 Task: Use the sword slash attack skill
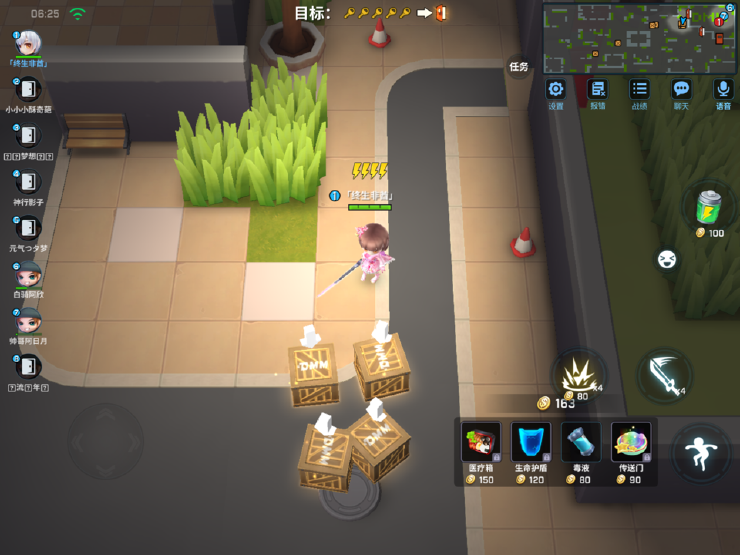(x=664, y=374)
